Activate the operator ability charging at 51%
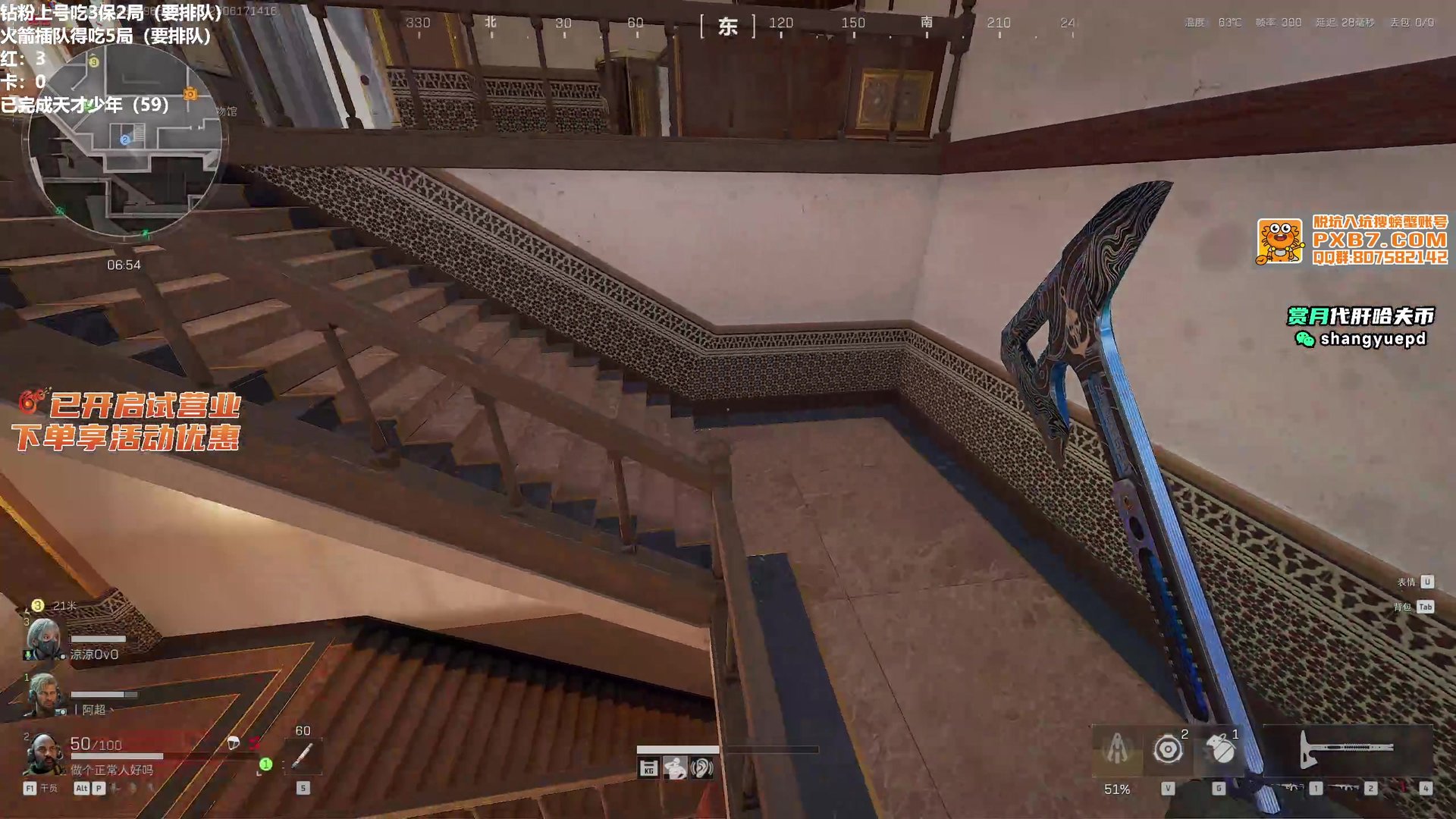The image size is (1456, 819). click(x=1117, y=751)
